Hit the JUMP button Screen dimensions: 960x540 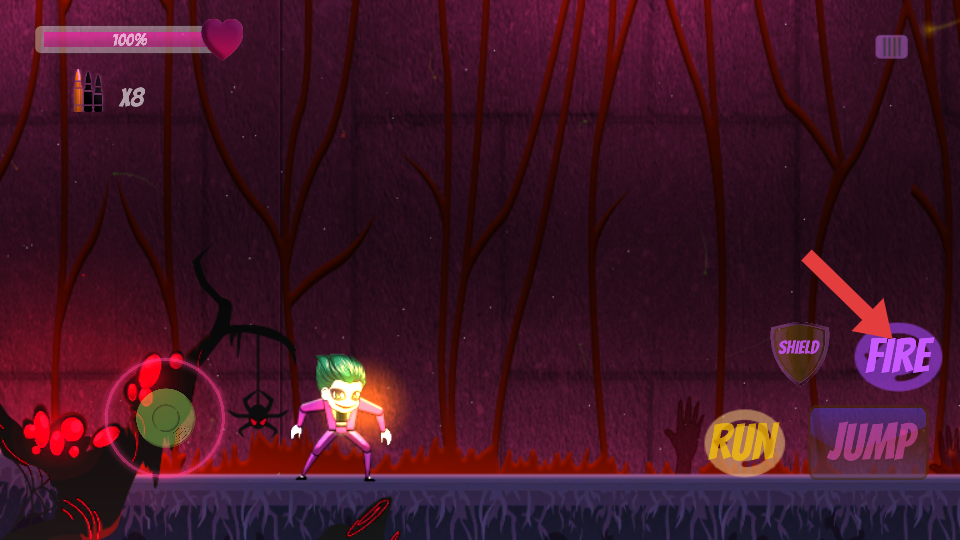[869, 442]
